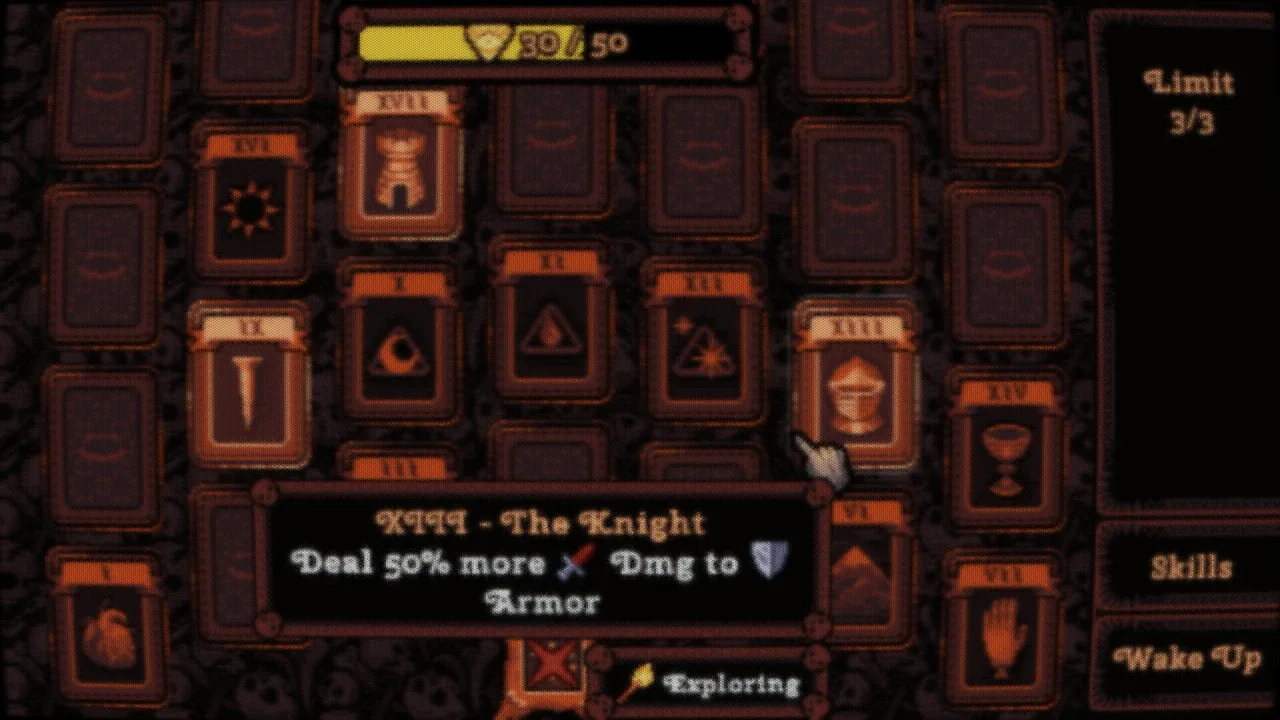Pick the XIV chalice card

(x=1006, y=450)
